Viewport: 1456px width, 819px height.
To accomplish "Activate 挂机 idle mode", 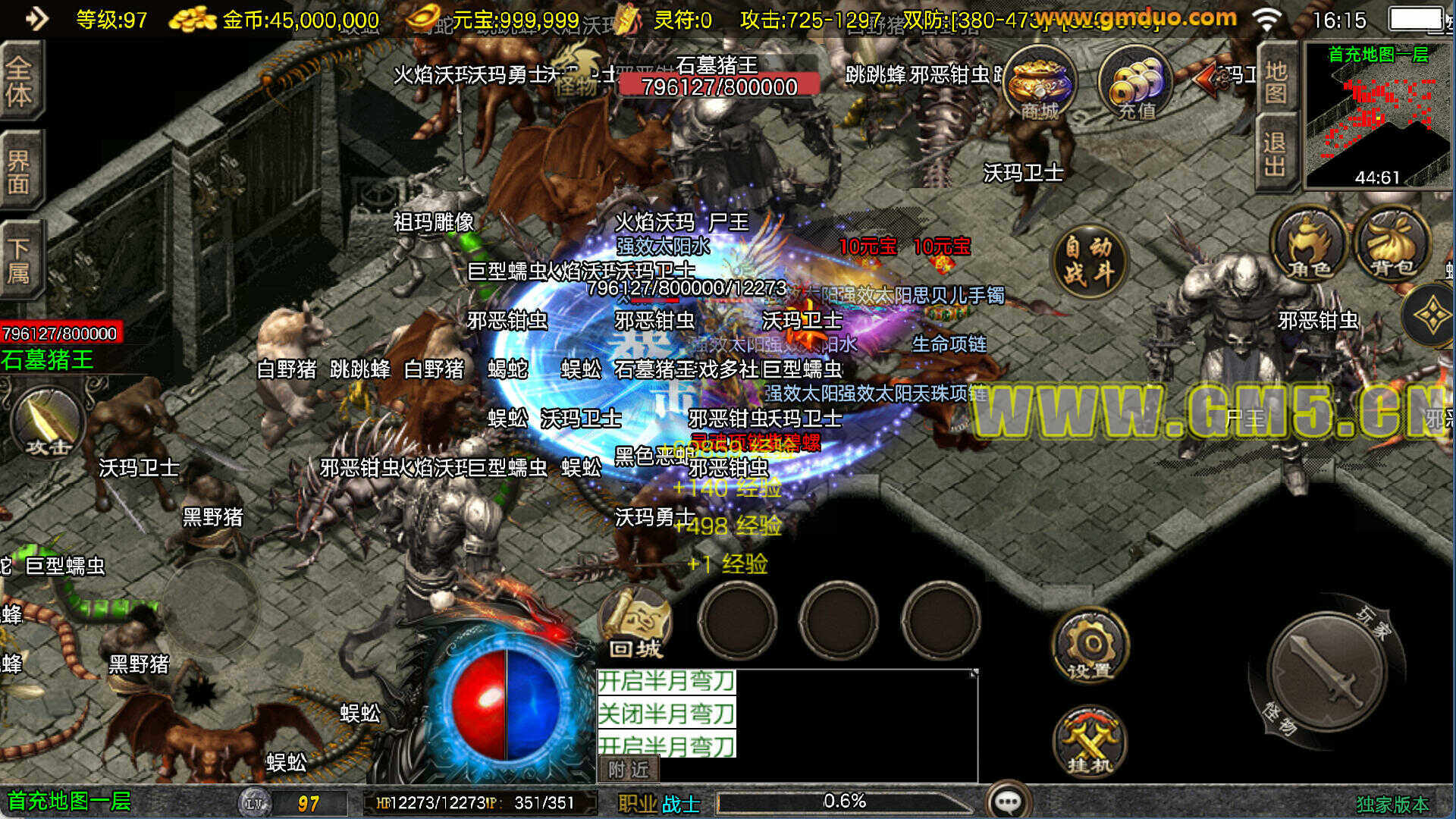I will click(x=1090, y=743).
